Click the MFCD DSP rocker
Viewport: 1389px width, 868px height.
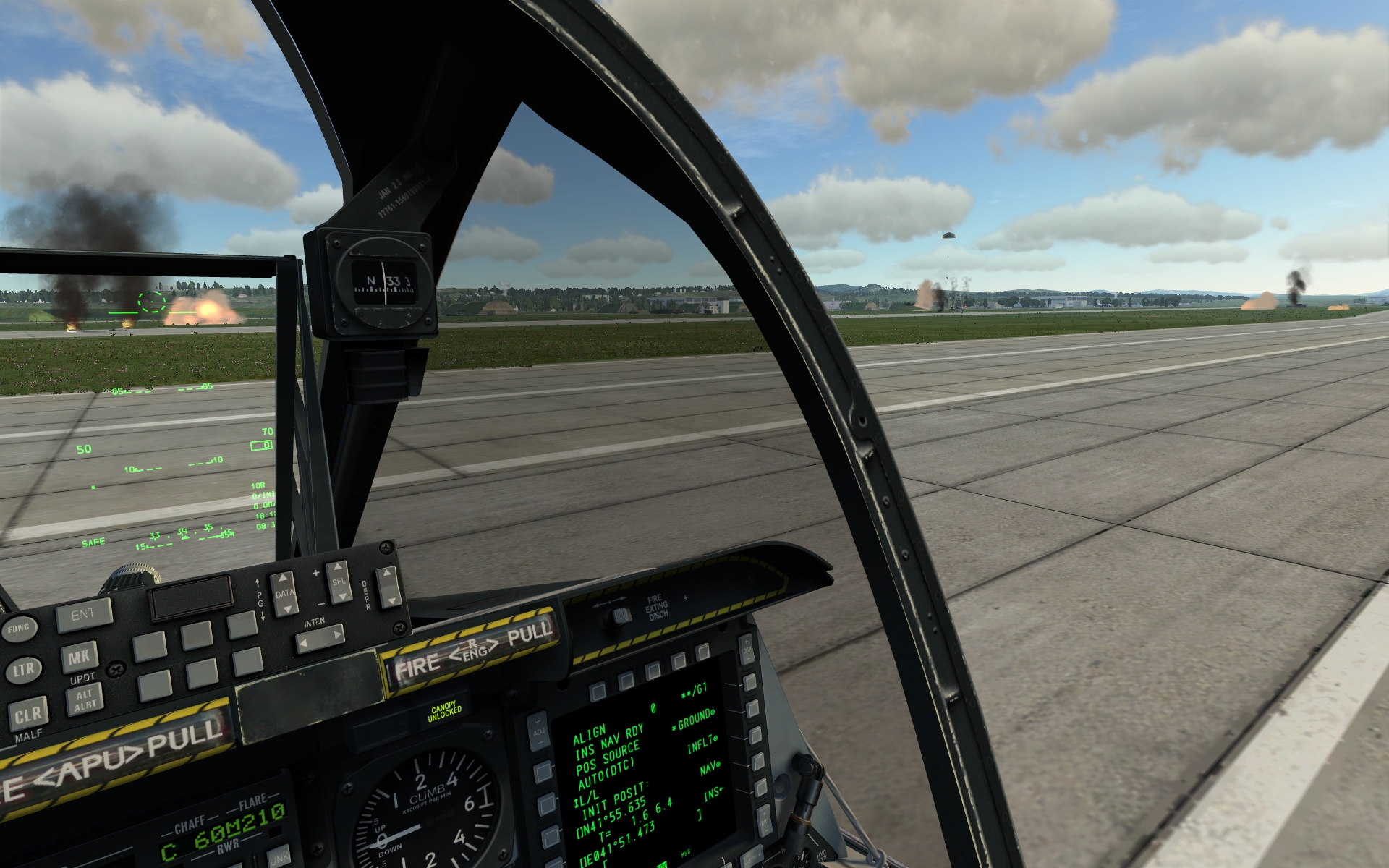[747, 649]
